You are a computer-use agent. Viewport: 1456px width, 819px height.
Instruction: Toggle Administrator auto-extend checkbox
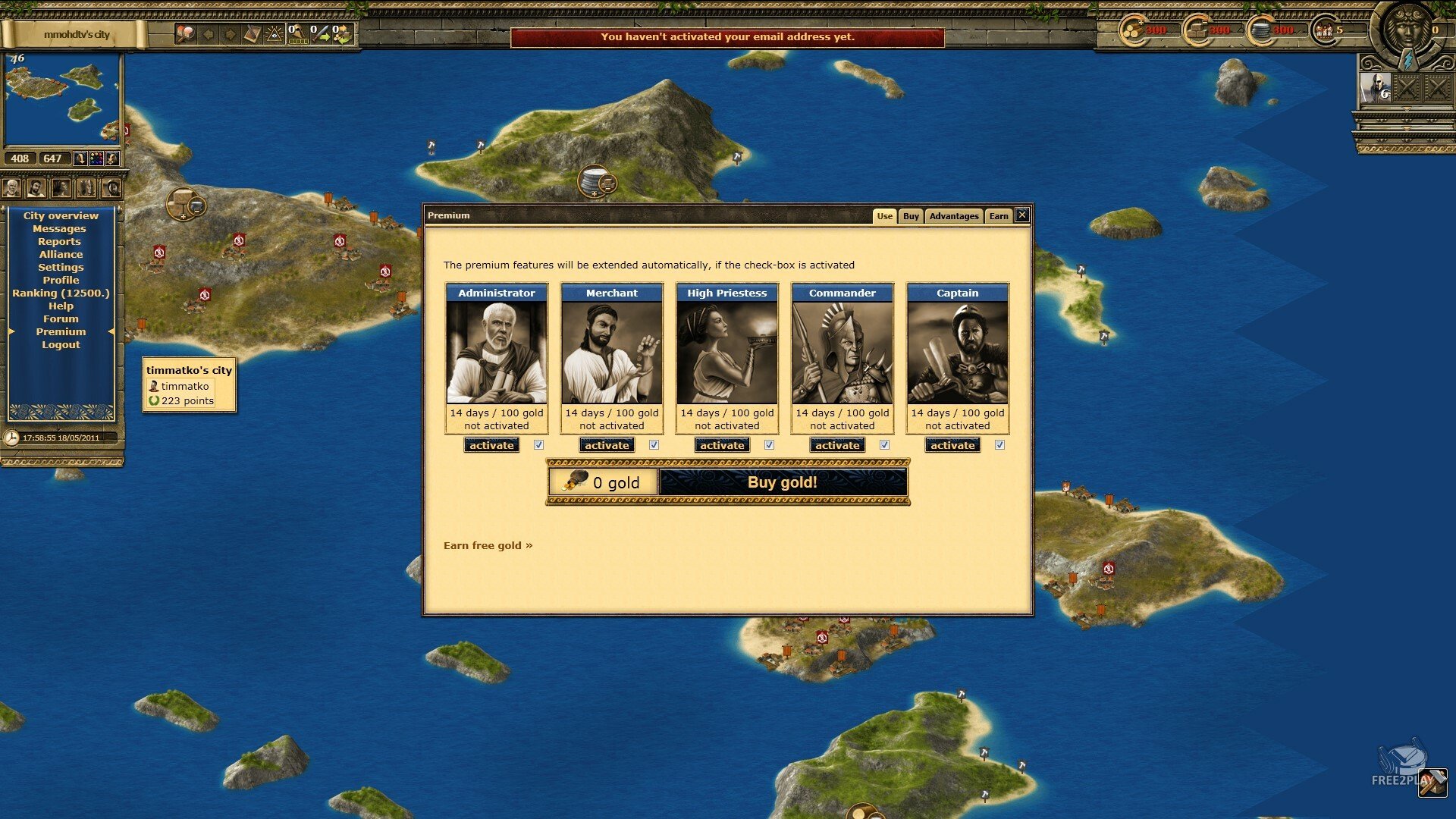click(x=538, y=445)
